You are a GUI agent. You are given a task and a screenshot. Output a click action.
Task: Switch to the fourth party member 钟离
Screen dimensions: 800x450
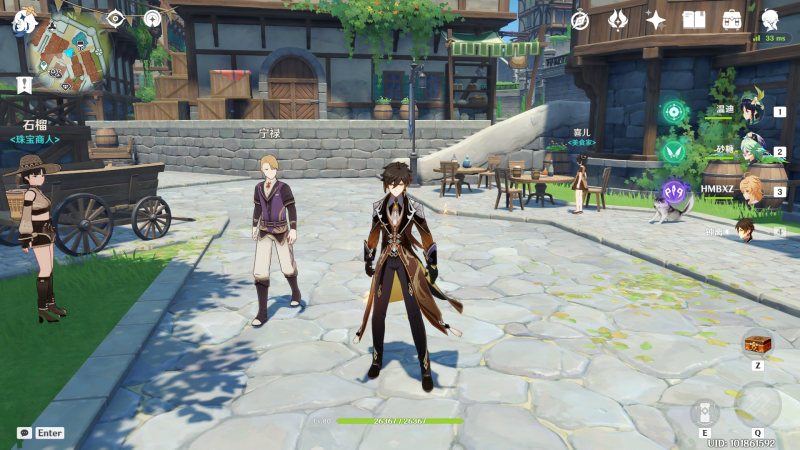(746, 230)
